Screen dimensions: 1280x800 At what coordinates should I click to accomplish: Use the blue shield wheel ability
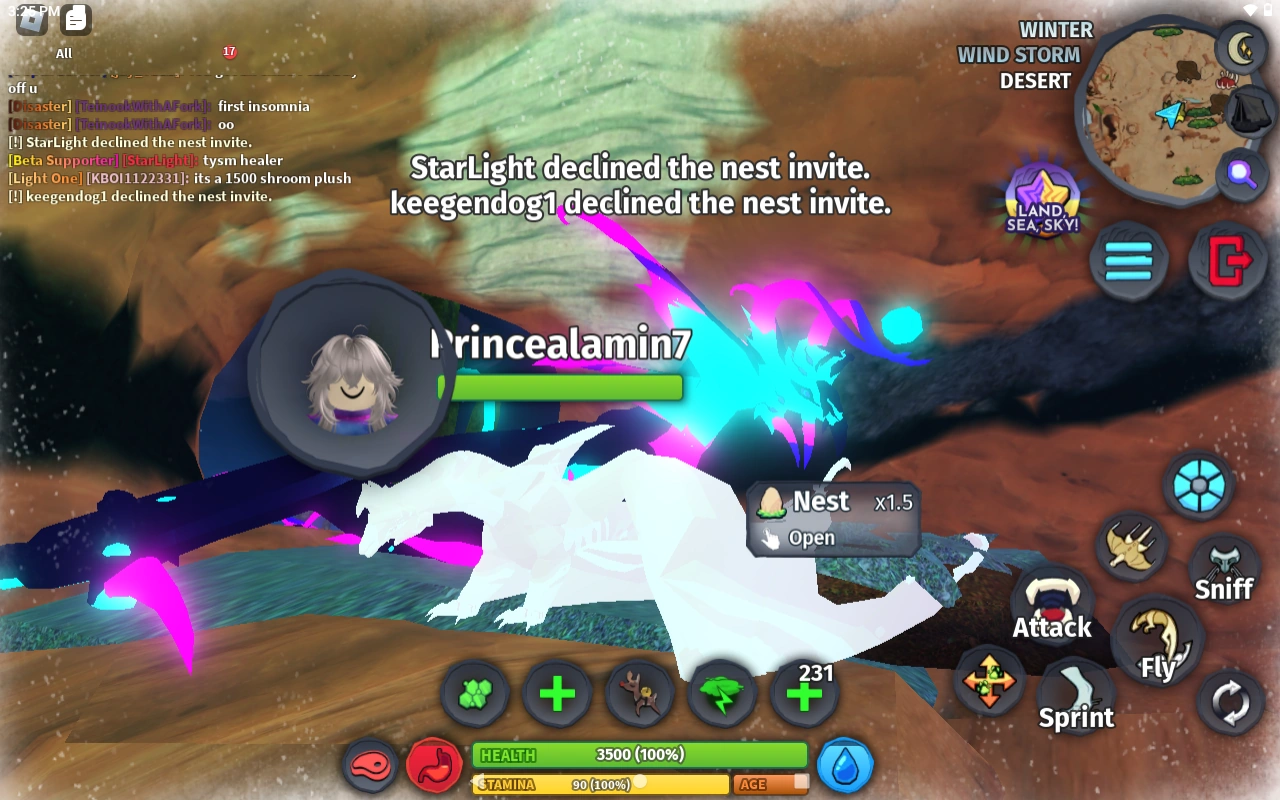click(1198, 486)
